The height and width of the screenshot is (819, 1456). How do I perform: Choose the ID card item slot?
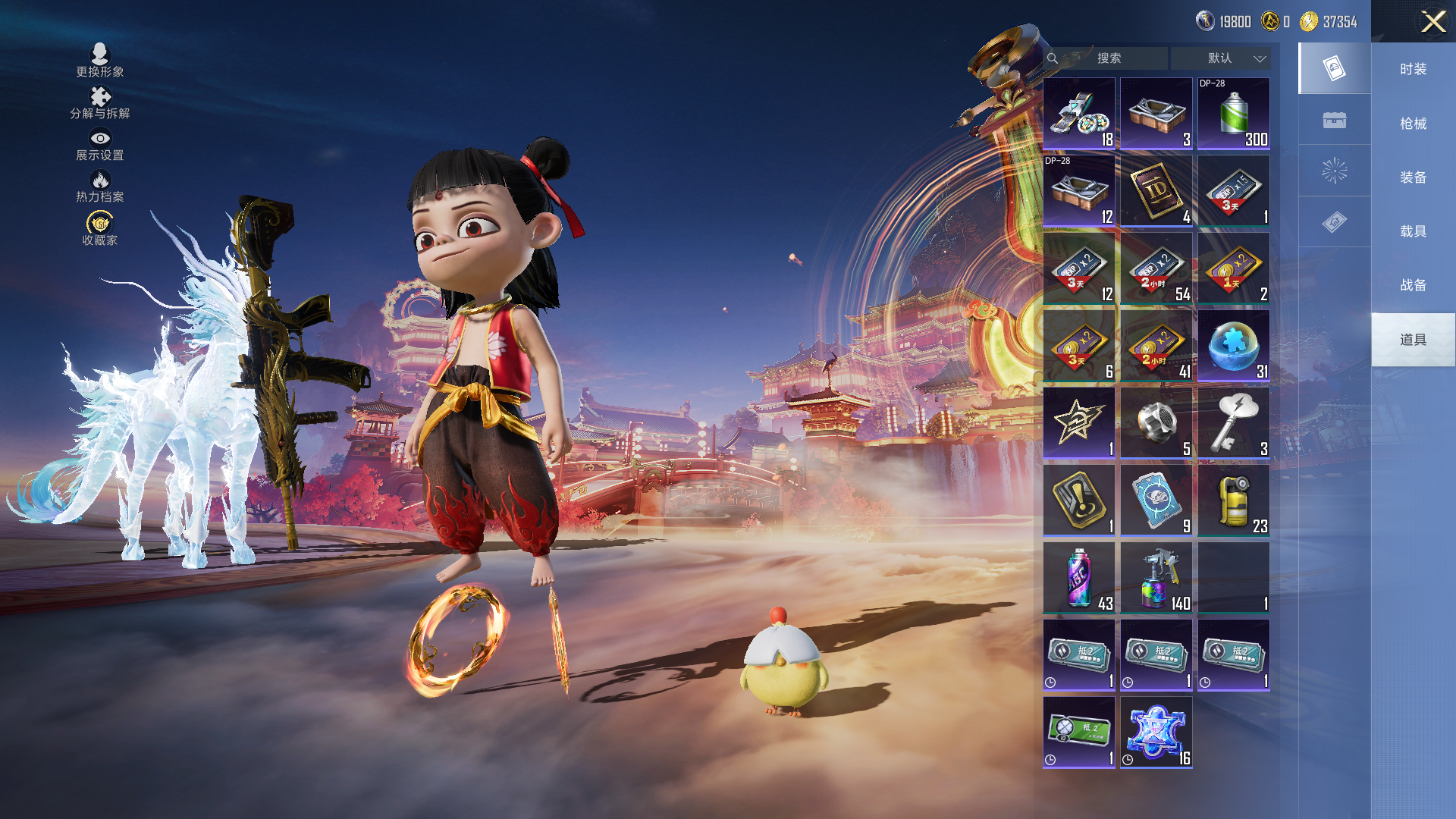[x=1156, y=191]
